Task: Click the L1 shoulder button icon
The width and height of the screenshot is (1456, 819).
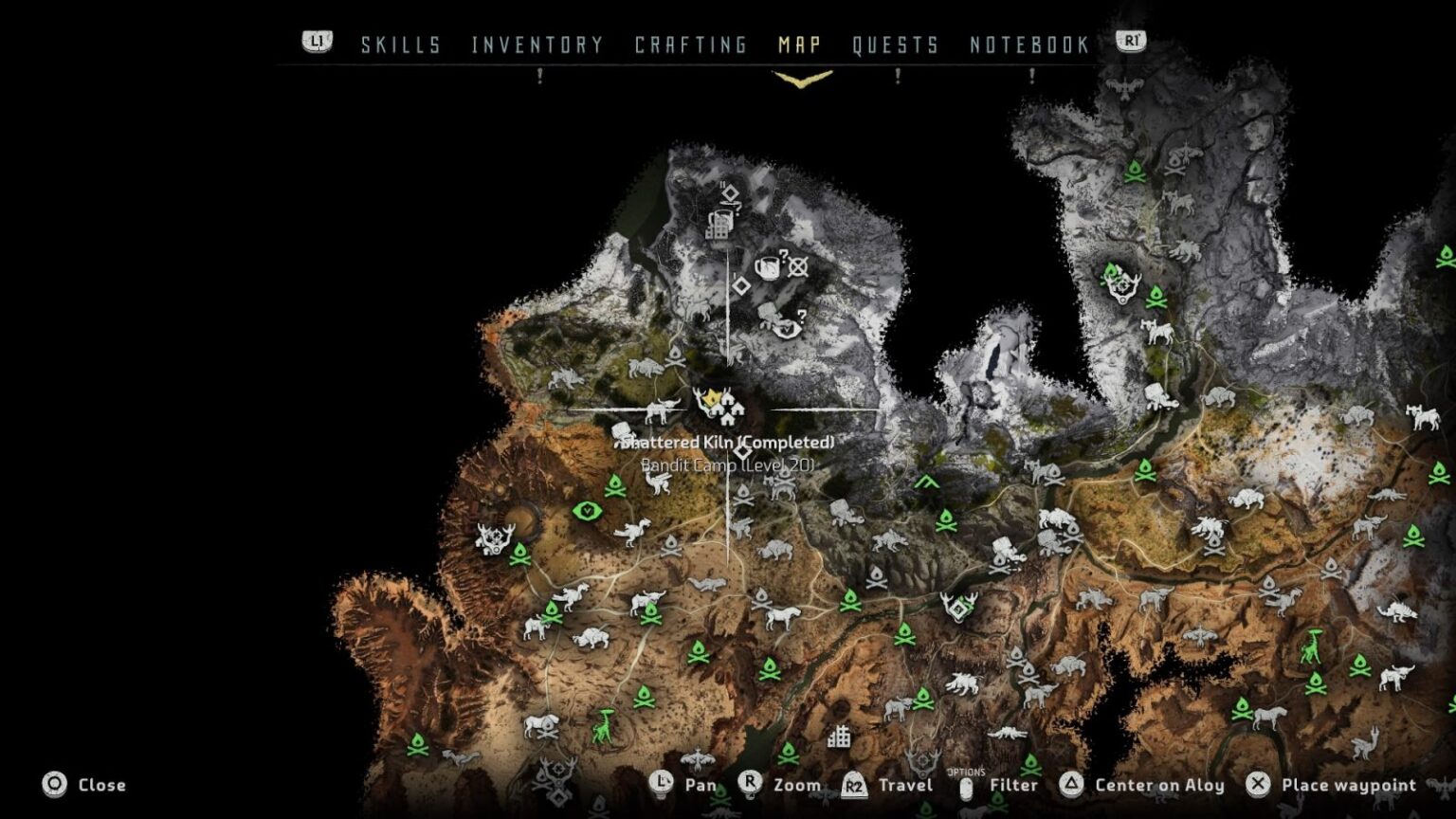Action: (x=318, y=42)
